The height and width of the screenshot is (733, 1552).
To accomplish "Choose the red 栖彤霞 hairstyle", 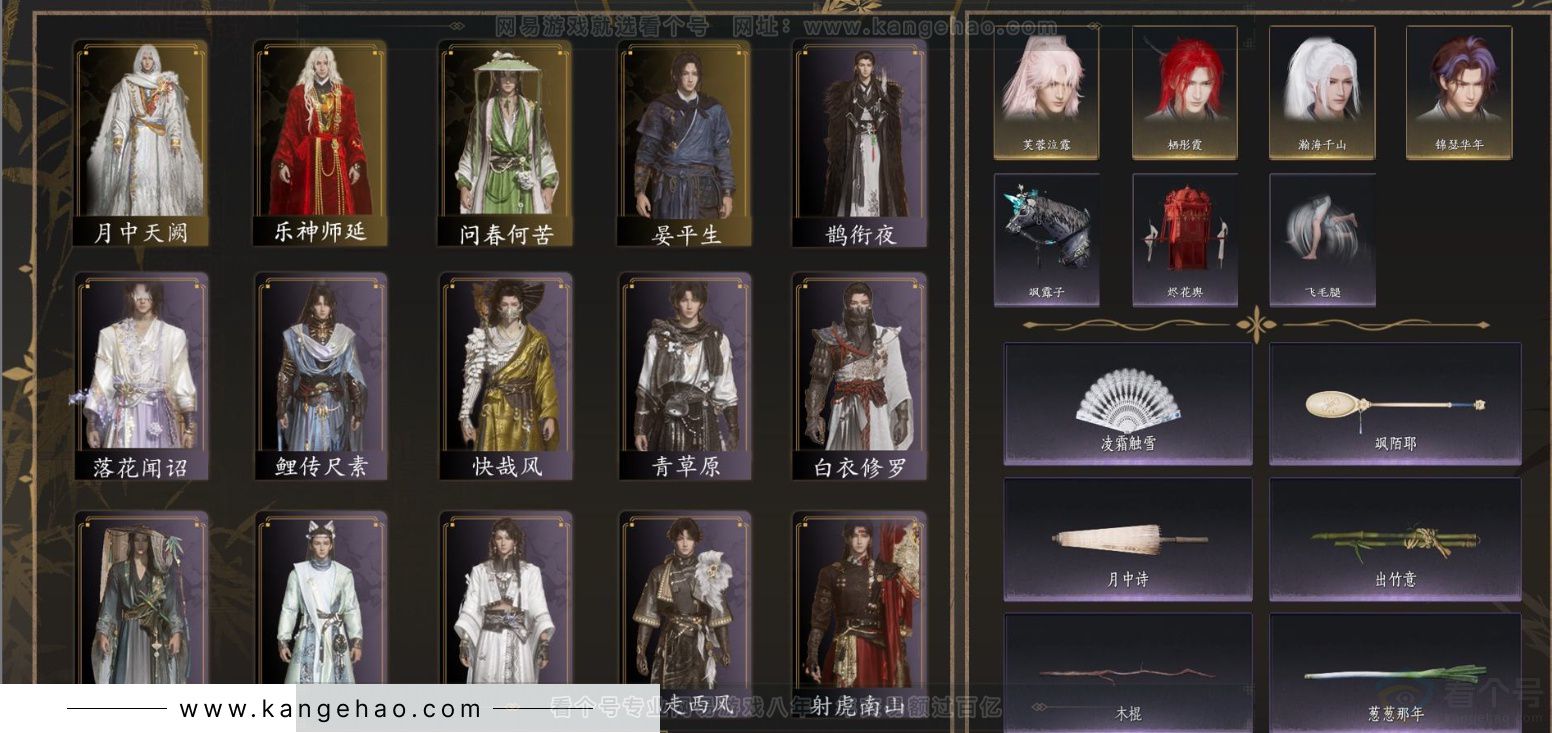I will pos(1184,92).
